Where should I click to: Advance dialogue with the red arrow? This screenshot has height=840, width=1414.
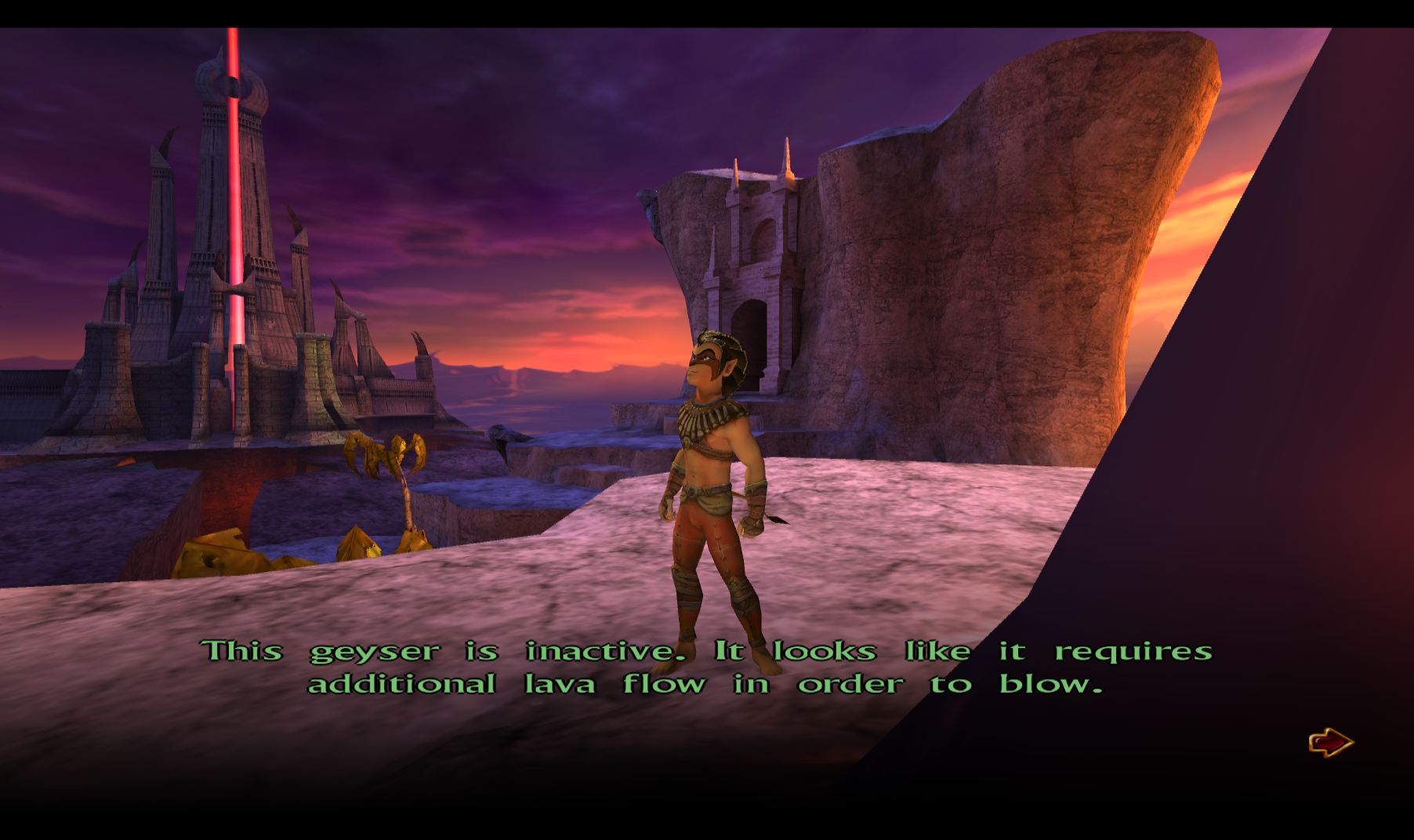1330,742
